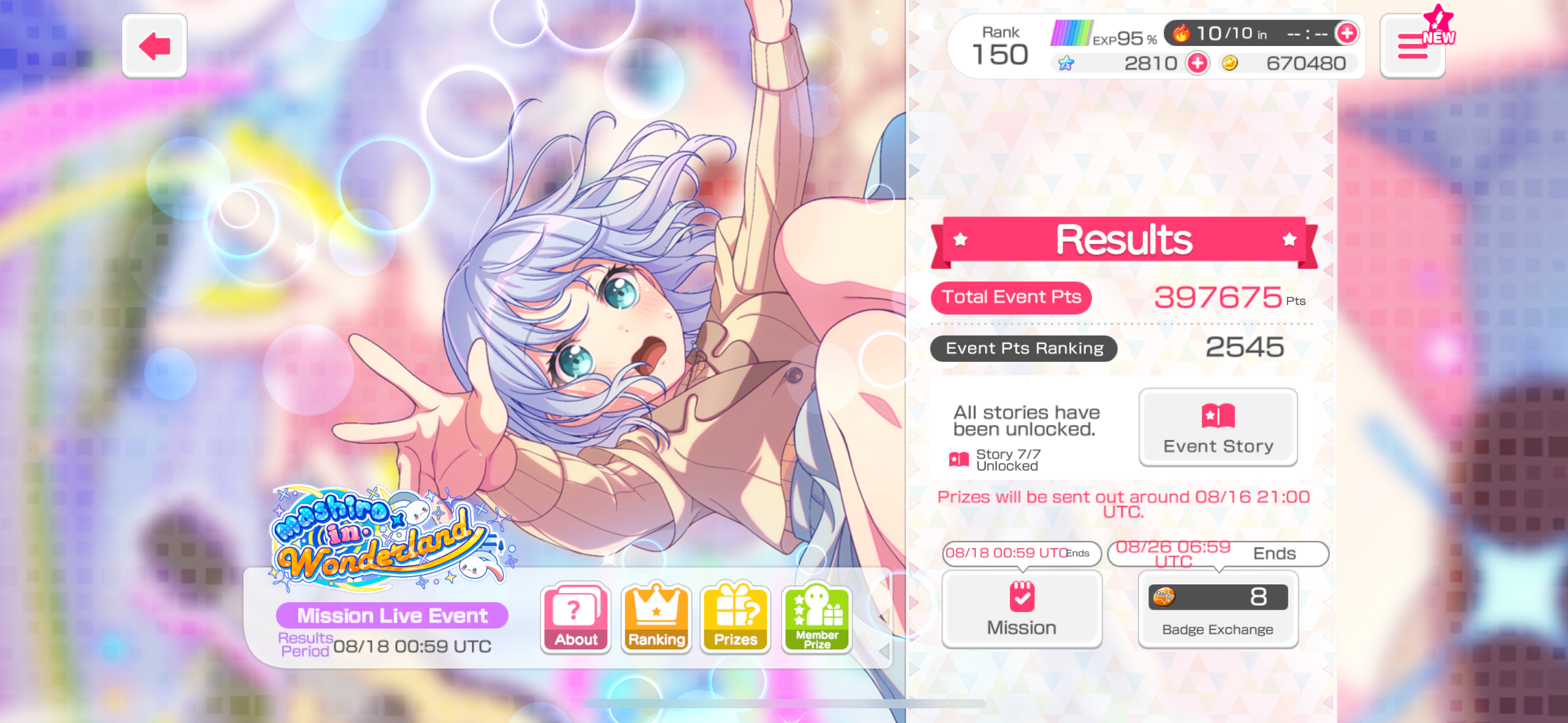Open the Member Prize screen

coord(817,618)
